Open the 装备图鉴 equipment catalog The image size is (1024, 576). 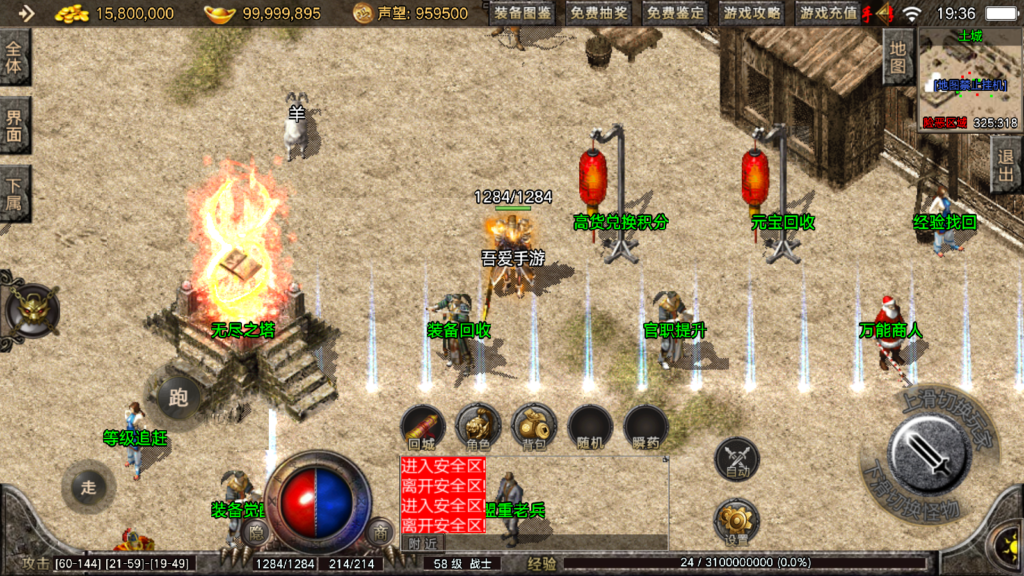coord(522,14)
